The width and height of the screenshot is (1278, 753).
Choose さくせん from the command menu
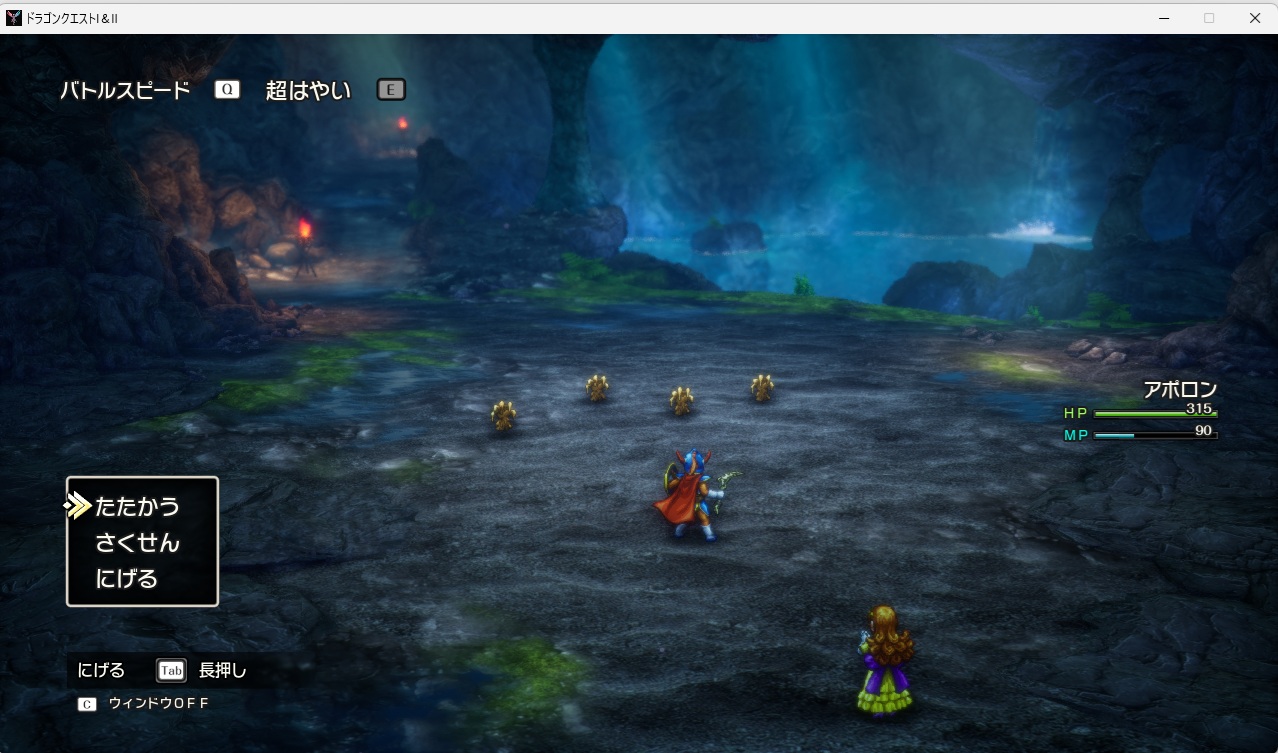[x=137, y=543]
